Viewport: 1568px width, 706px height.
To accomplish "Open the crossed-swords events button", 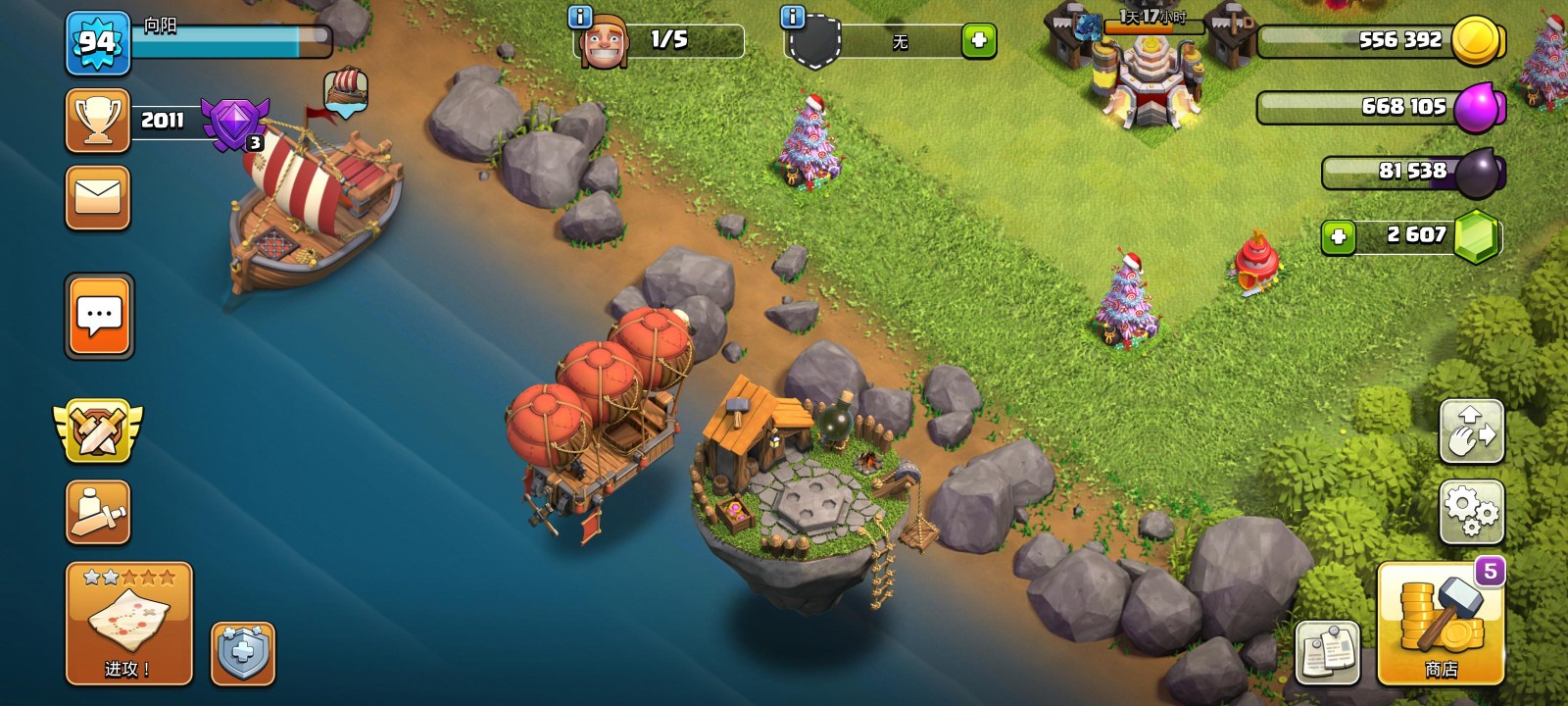I will (97, 430).
